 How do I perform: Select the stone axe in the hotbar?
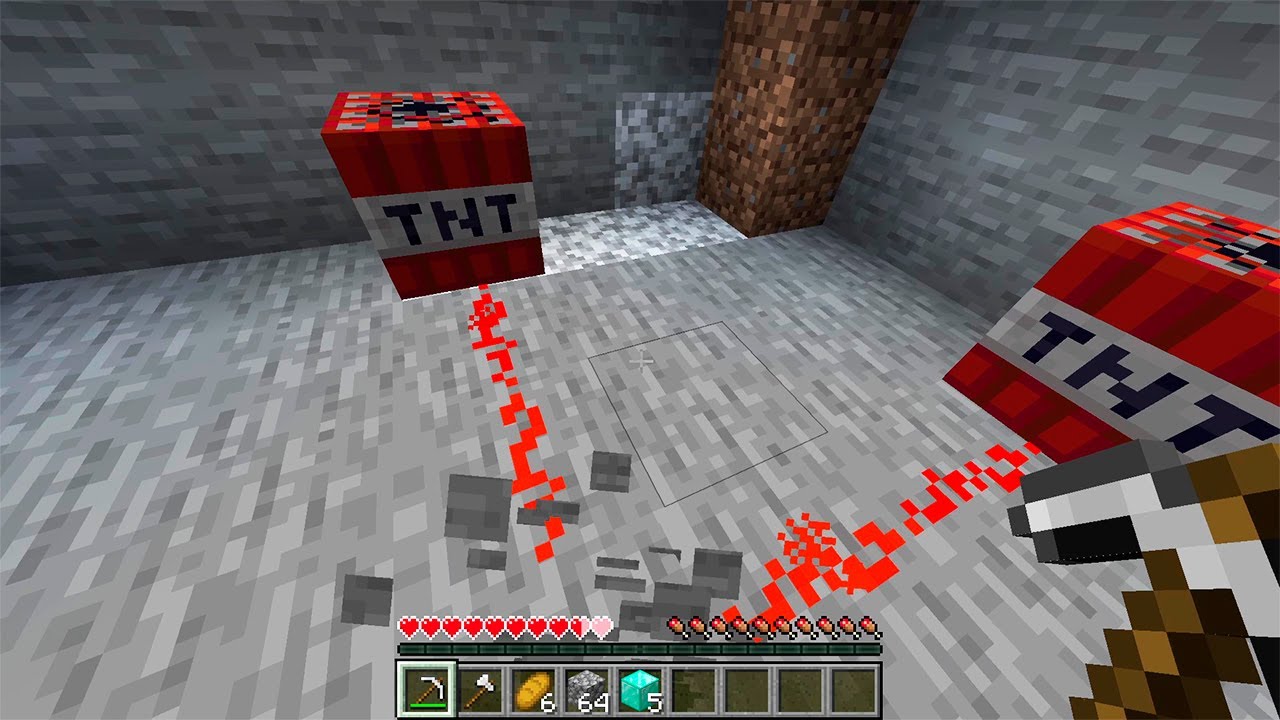481,685
